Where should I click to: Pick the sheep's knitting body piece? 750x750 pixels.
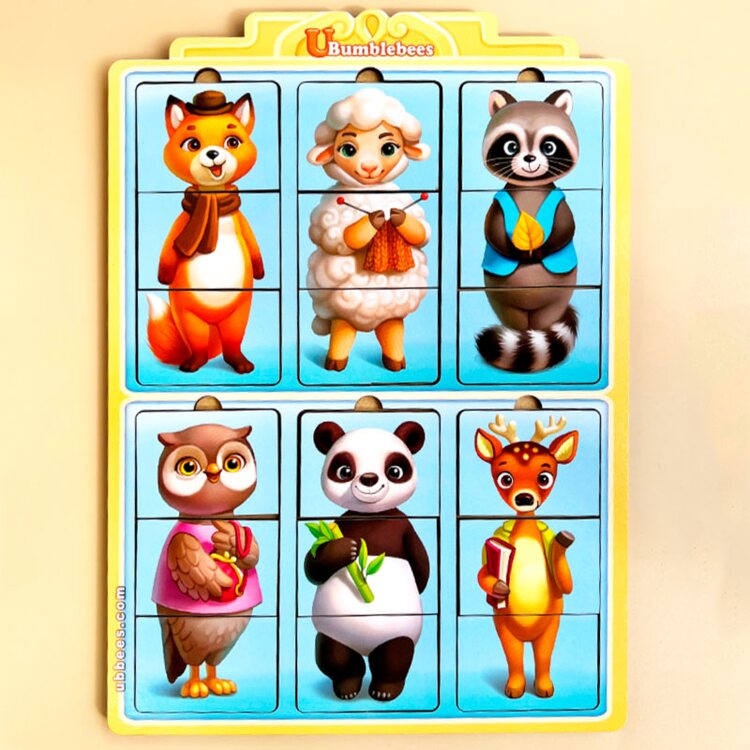[x=369, y=240]
